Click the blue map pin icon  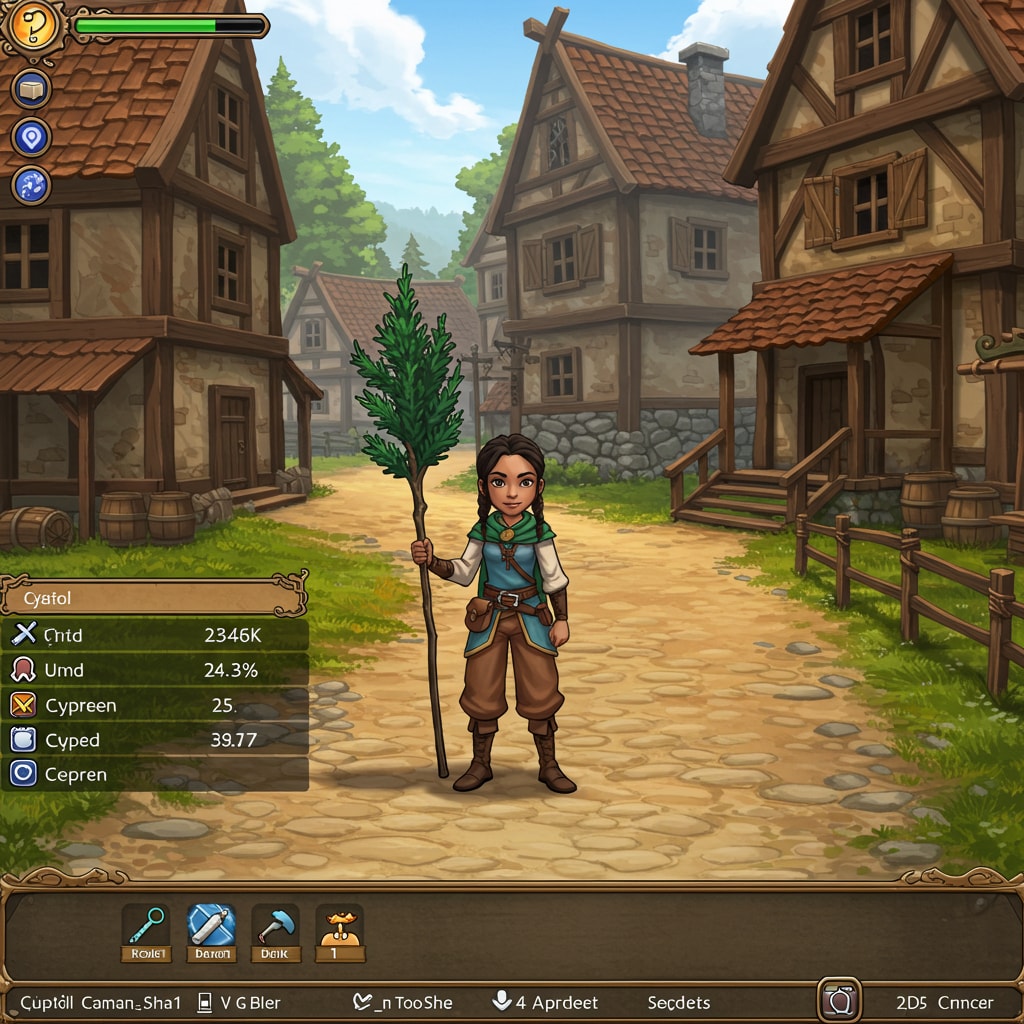[31, 137]
